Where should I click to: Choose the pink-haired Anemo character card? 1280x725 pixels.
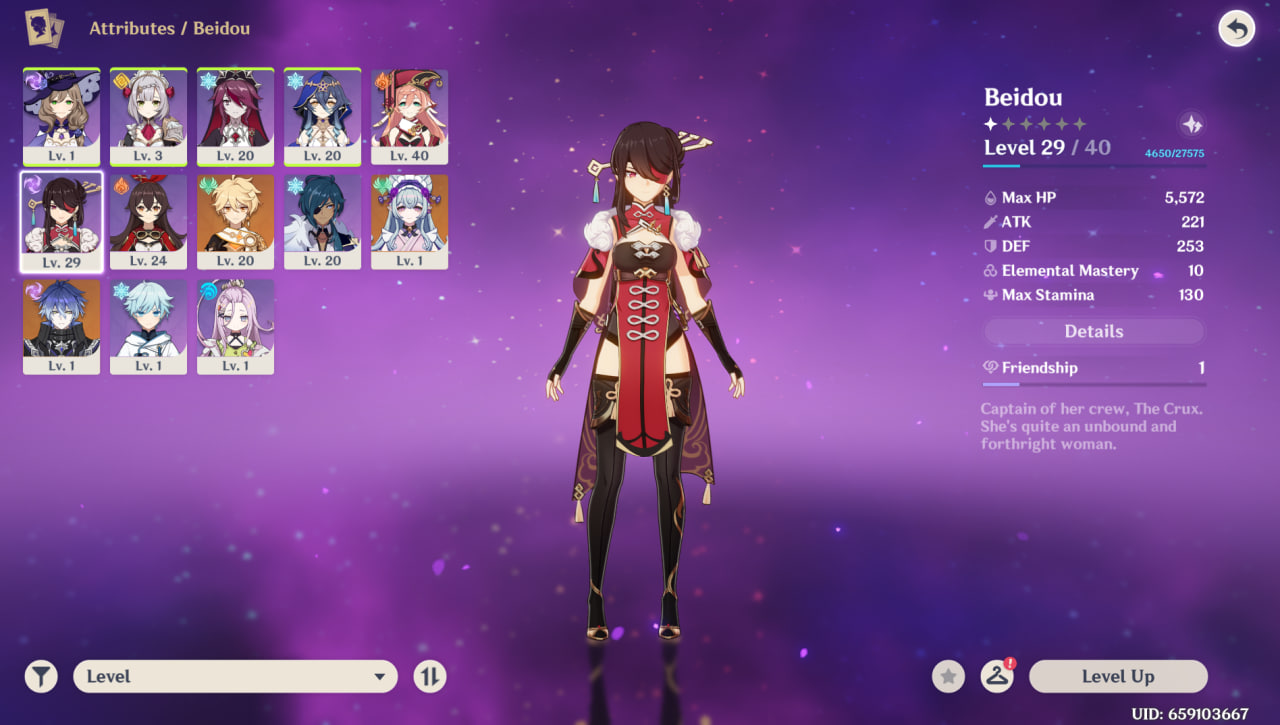[235, 326]
